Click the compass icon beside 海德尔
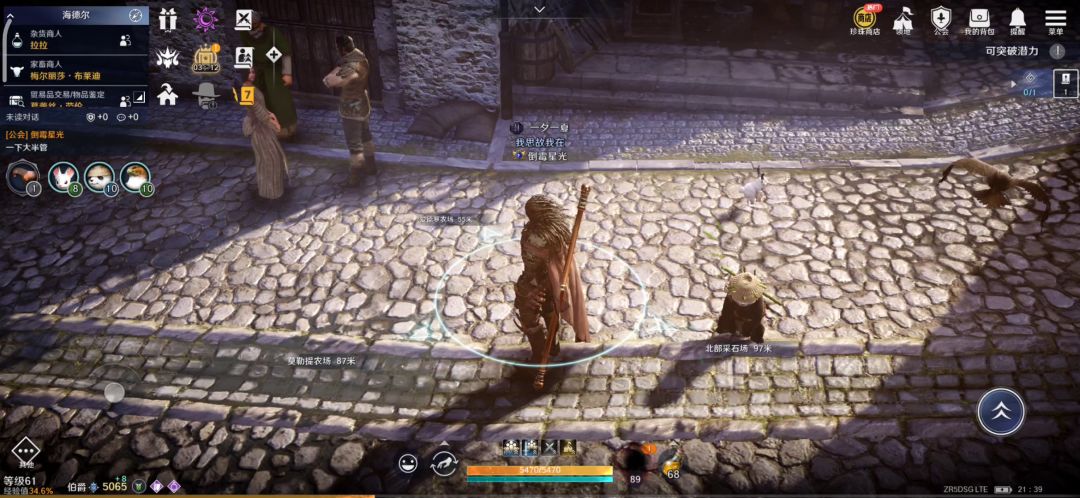Image resolution: width=1080 pixels, height=498 pixels. [135, 15]
